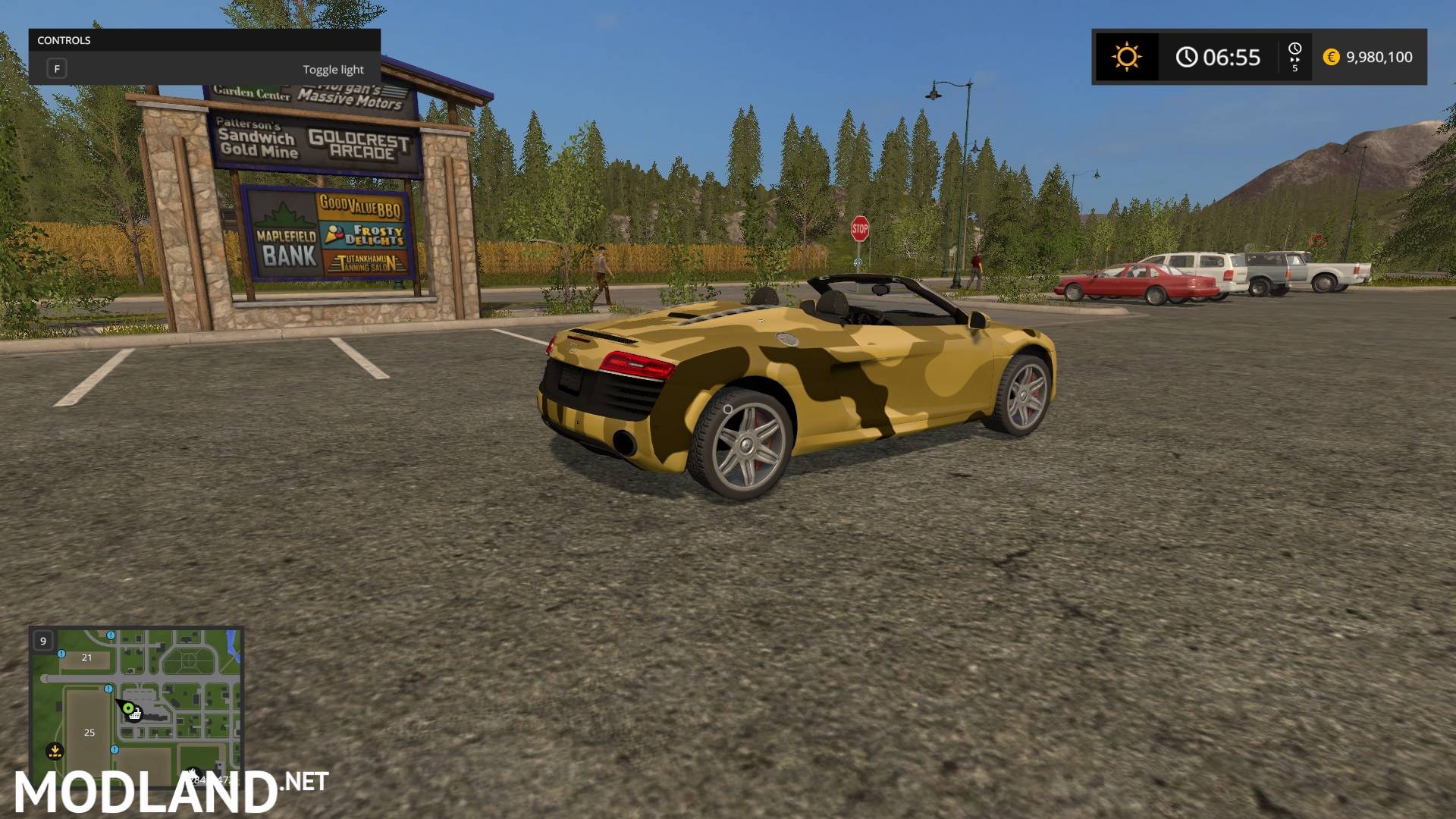Click the Toggle light label text
The image size is (1456, 819).
point(333,69)
